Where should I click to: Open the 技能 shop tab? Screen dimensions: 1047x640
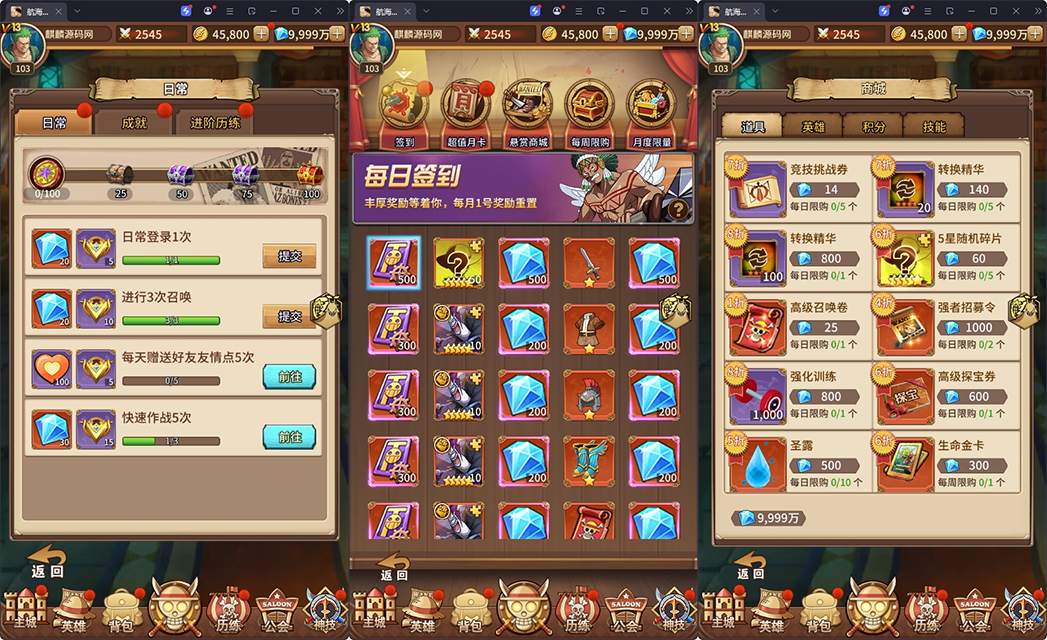933,126
